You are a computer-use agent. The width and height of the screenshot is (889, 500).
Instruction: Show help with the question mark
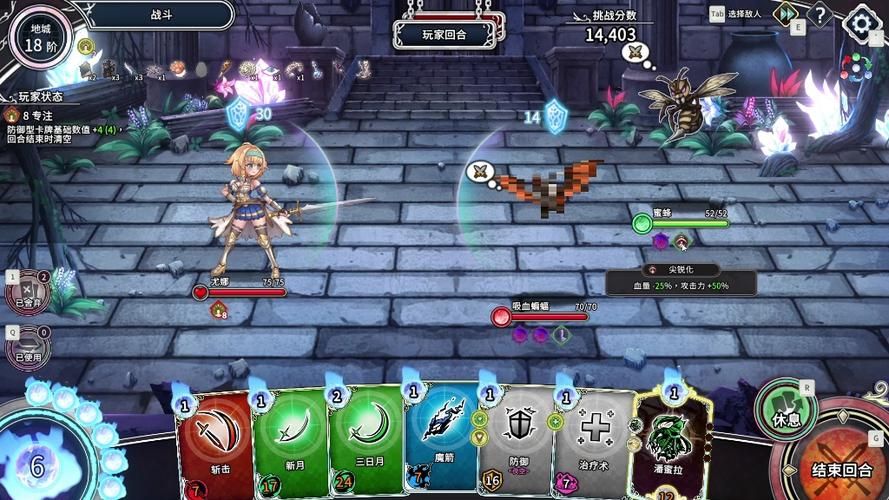tap(820, 15)
